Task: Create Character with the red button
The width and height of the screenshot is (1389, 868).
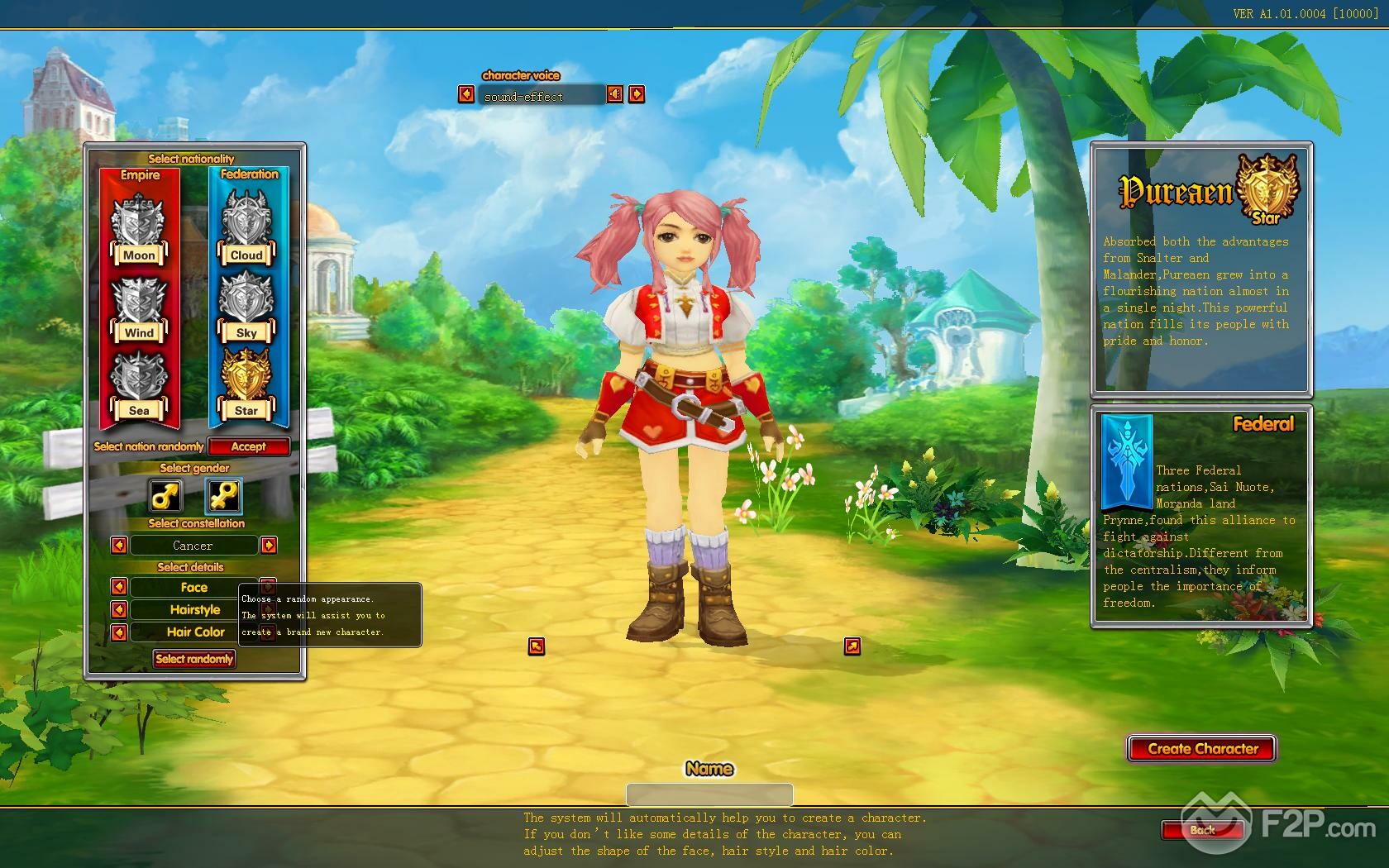Action: 1202,749
